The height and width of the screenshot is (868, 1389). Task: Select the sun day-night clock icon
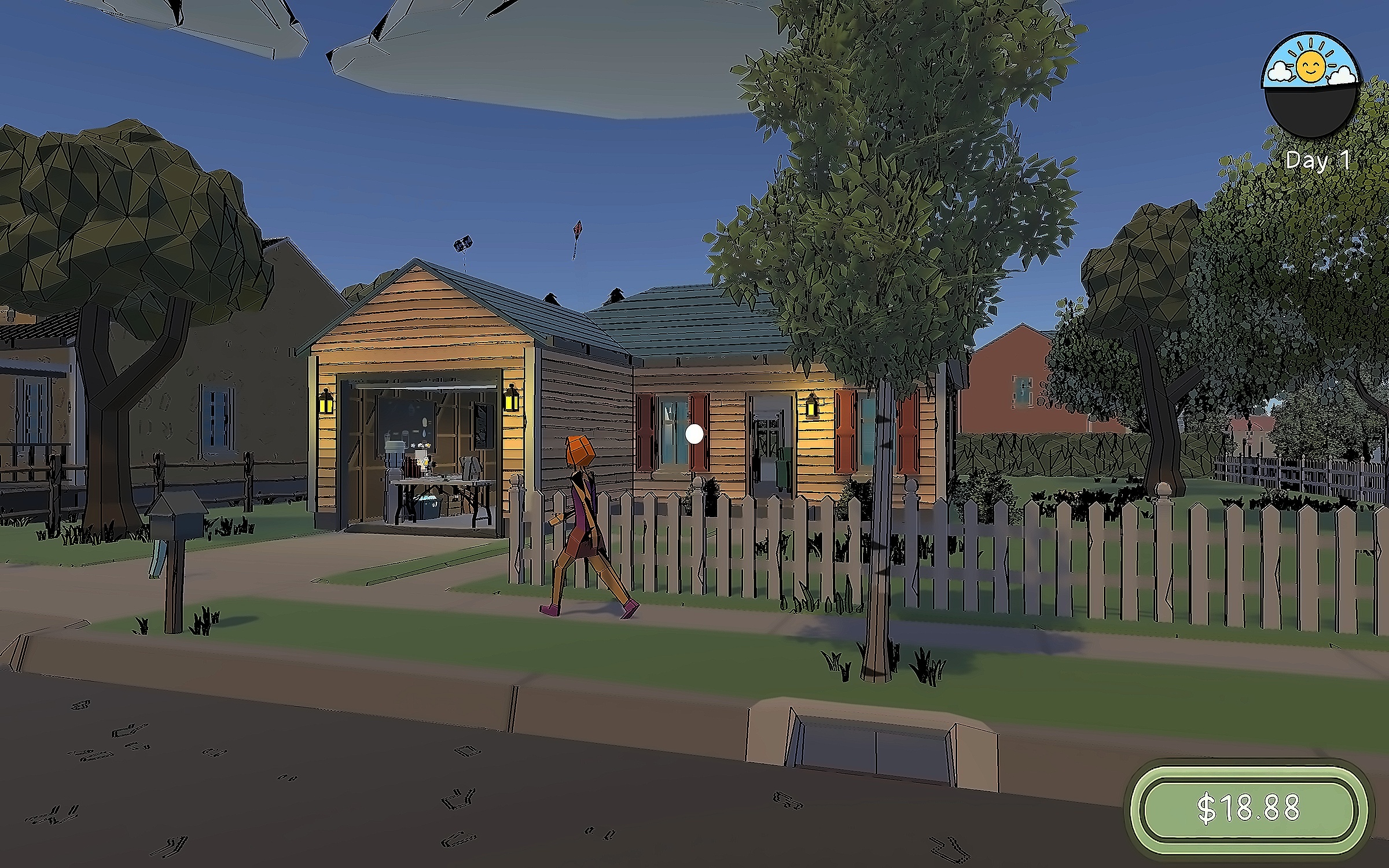point(1311,84)
